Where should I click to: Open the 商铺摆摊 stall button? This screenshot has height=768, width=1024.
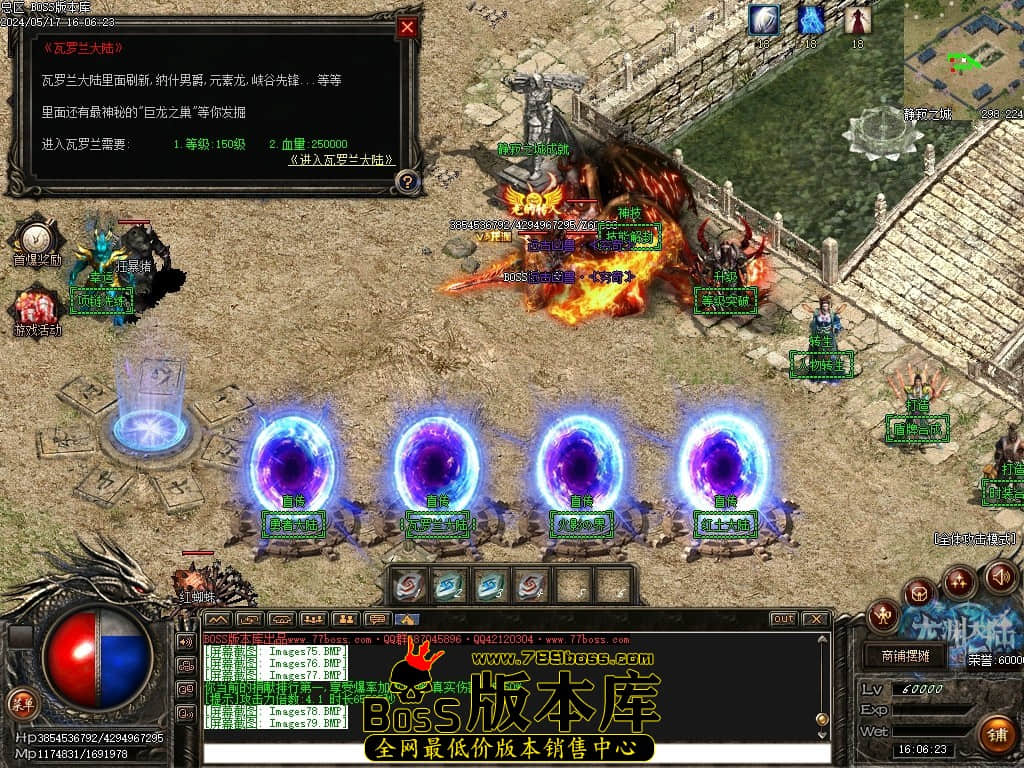(904, 656)
